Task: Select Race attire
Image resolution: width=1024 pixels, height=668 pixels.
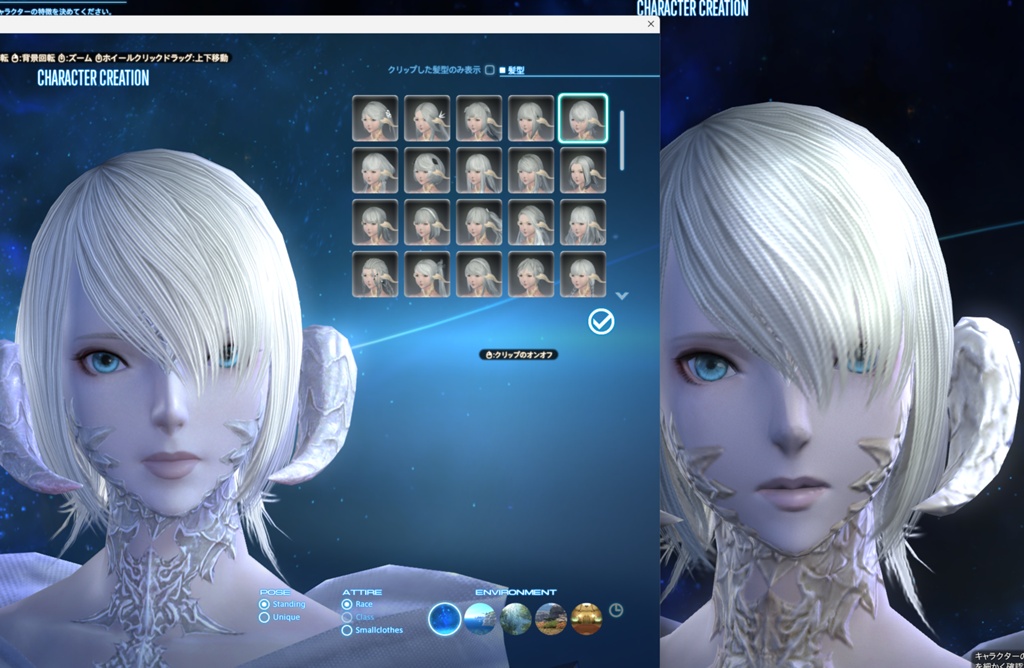Action: point(347,604)
